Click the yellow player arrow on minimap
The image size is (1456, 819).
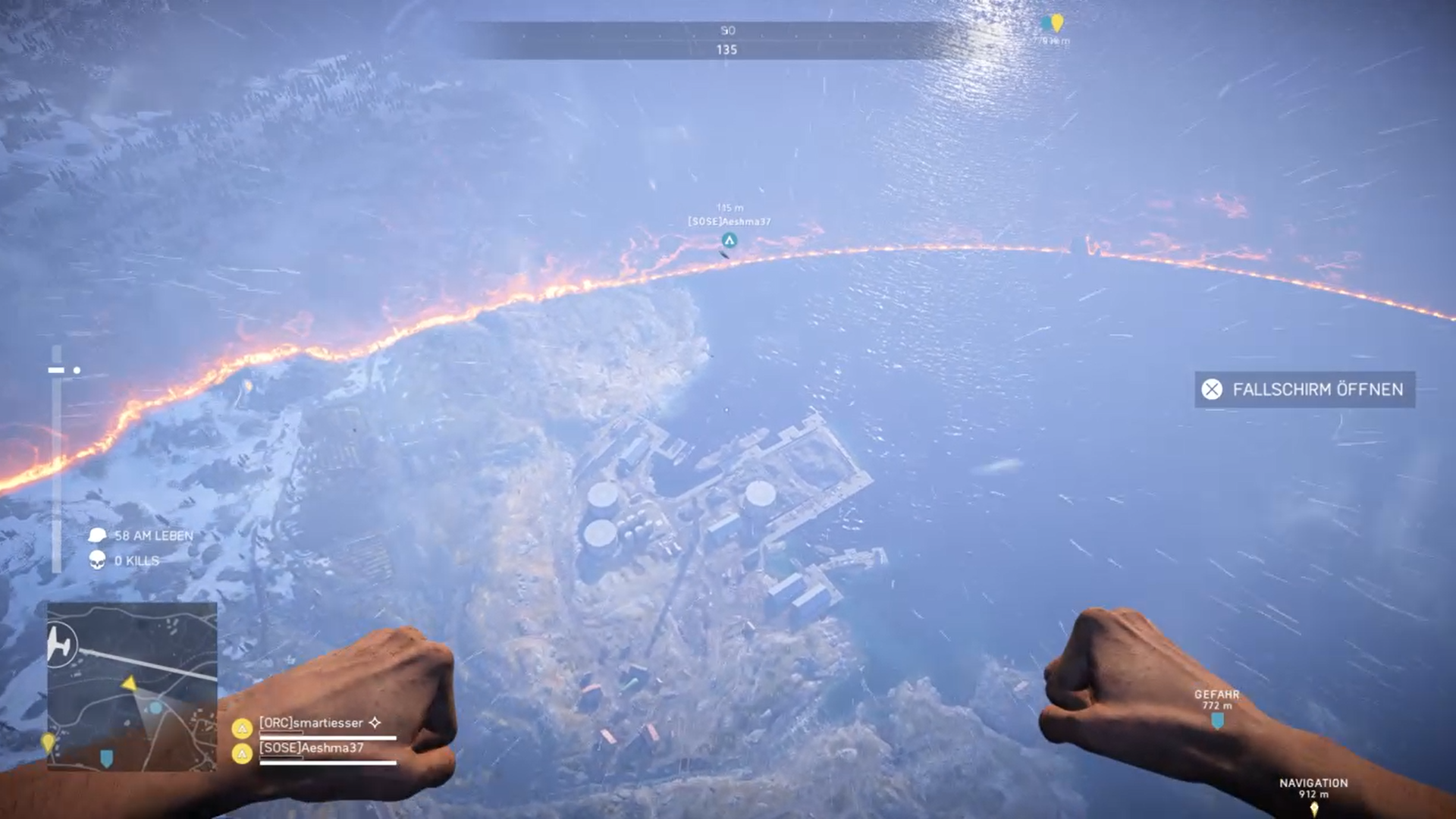point(130,684)
